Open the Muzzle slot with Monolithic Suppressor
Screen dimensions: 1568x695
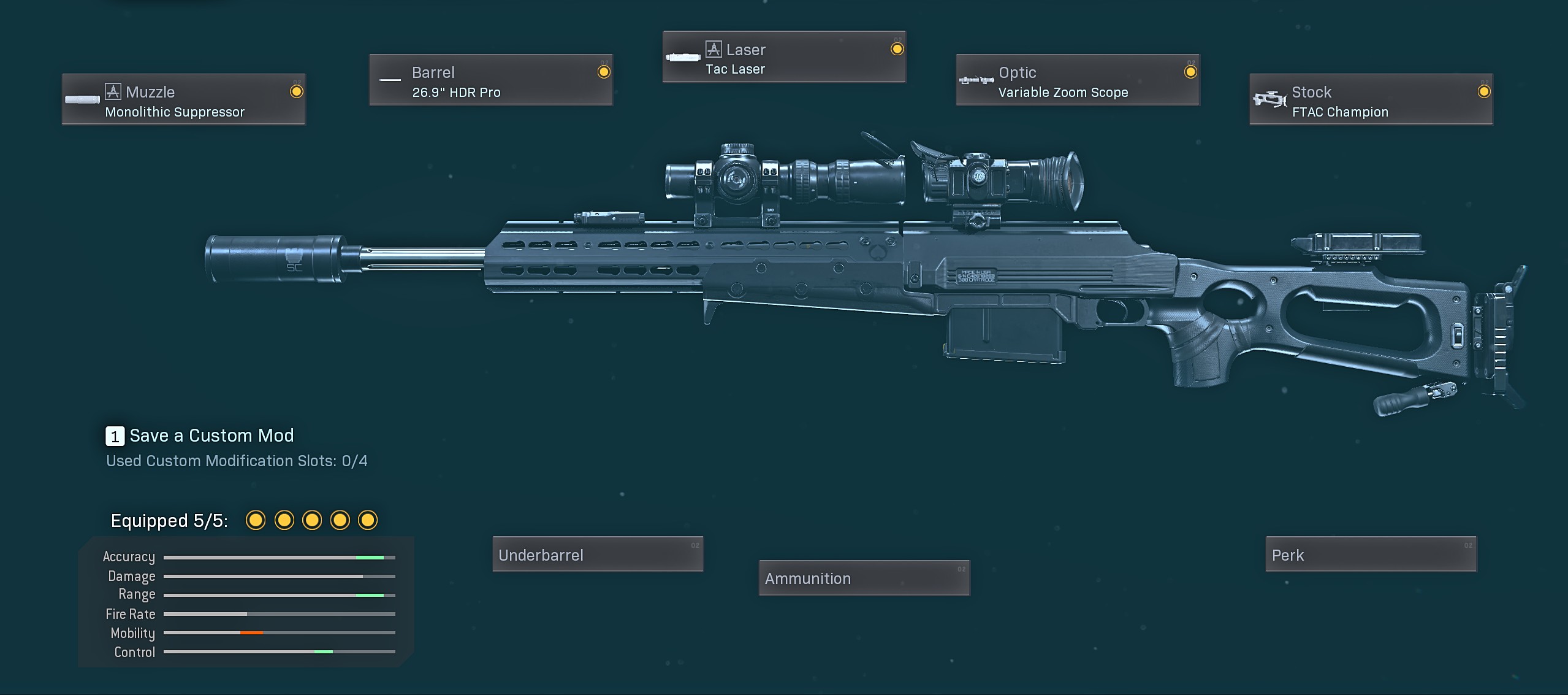click(184, 100)
